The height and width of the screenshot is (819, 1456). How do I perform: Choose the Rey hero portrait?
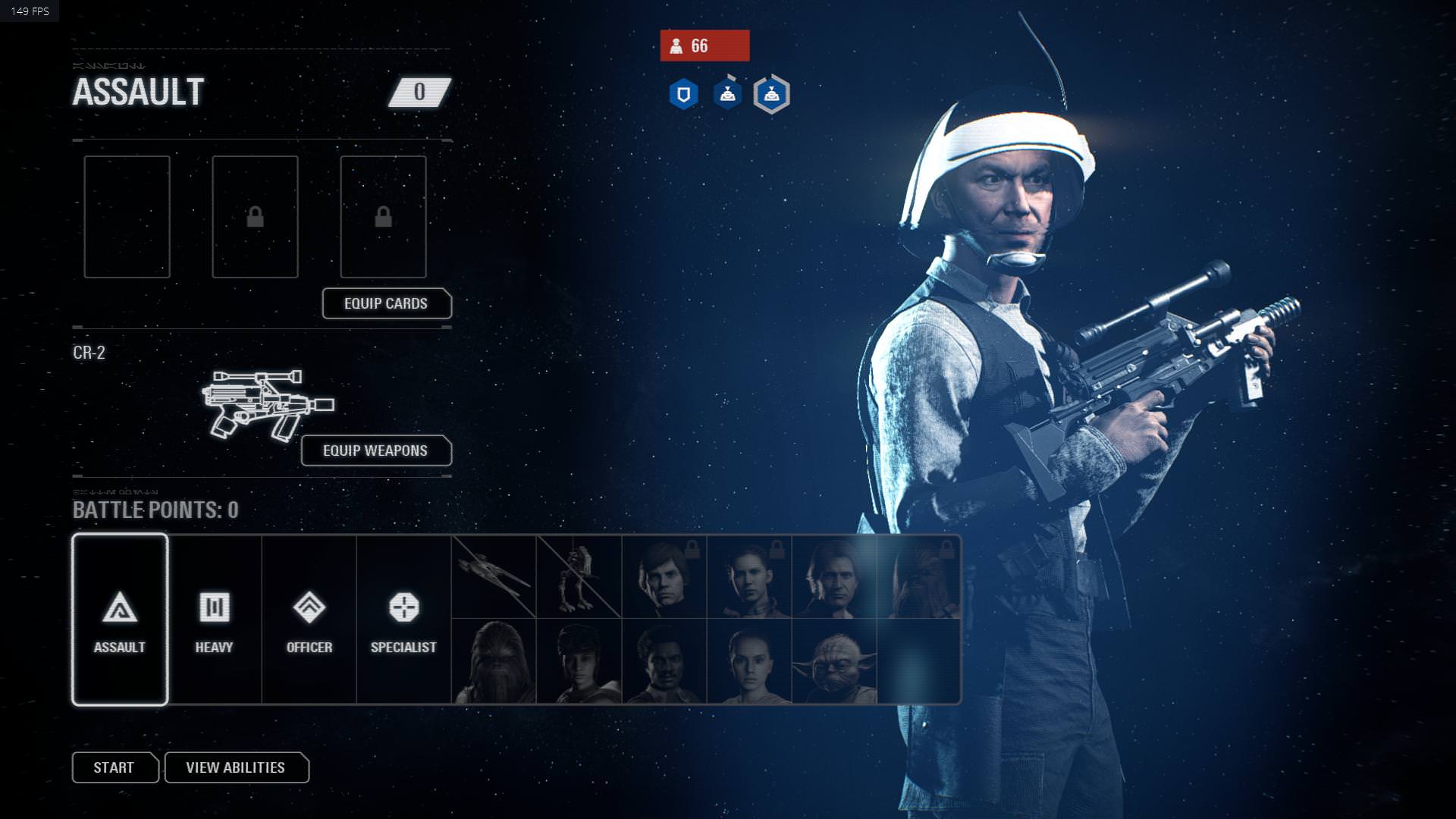pos(749,662)
